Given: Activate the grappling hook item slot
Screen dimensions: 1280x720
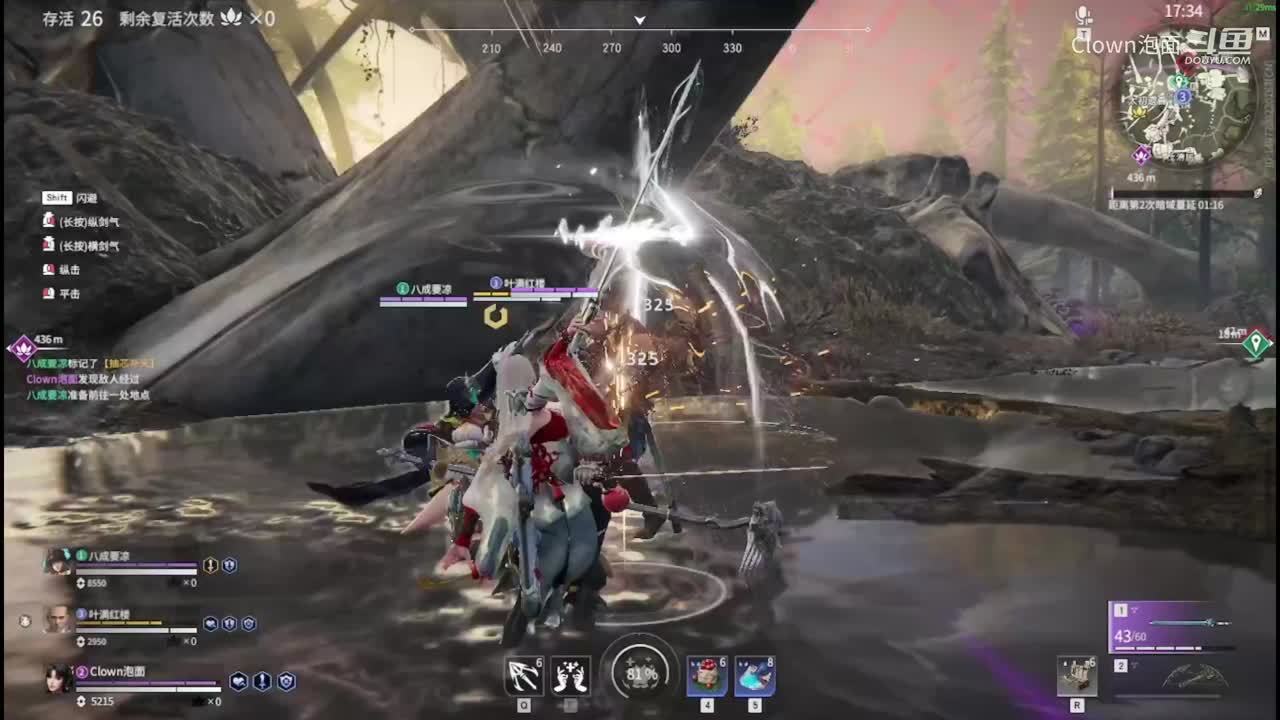Looking at the screenshot, I should [523, 676].
